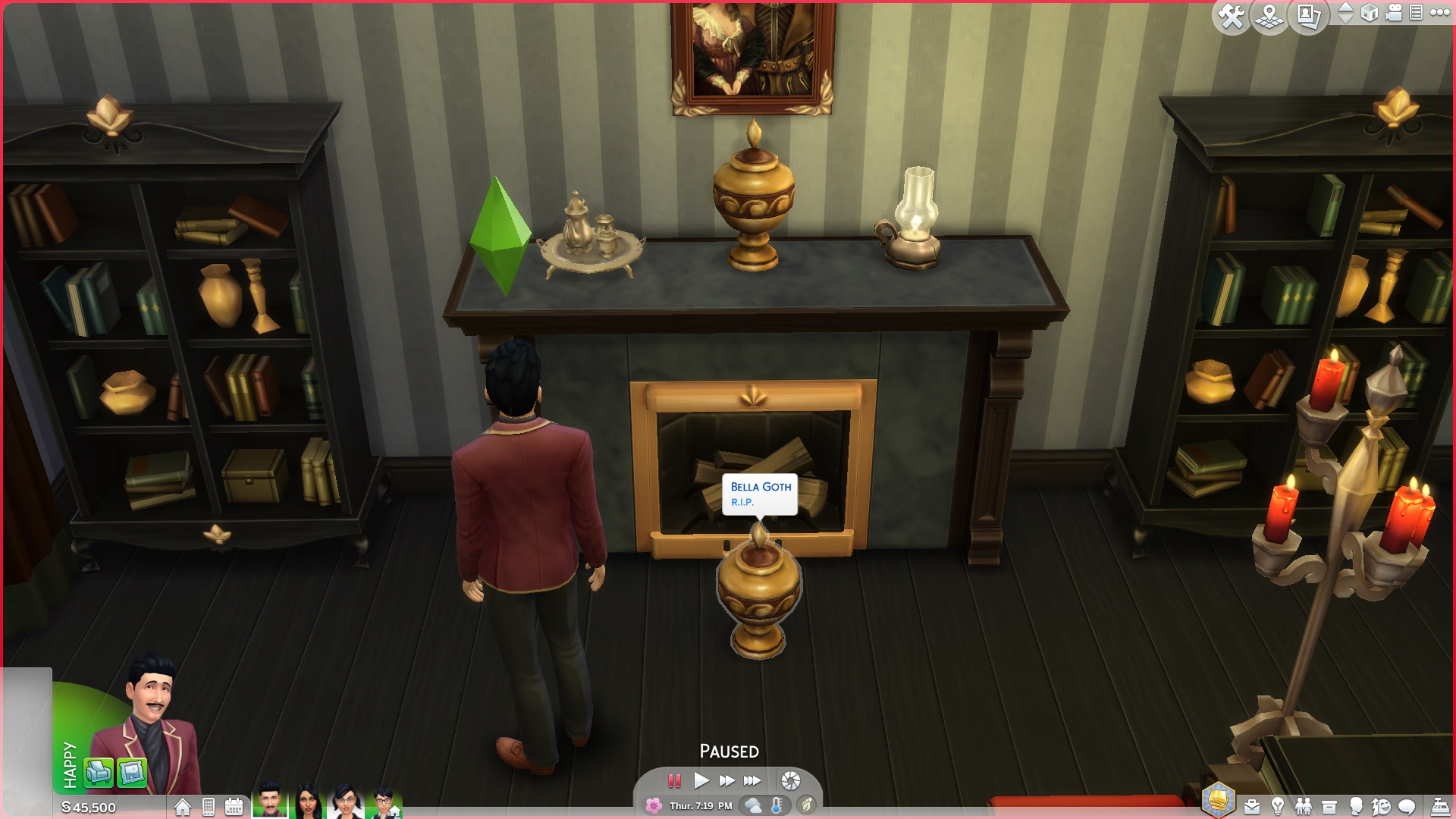Go up one floor with the up arrow

pyautogui.click(x=1346, y=8)
